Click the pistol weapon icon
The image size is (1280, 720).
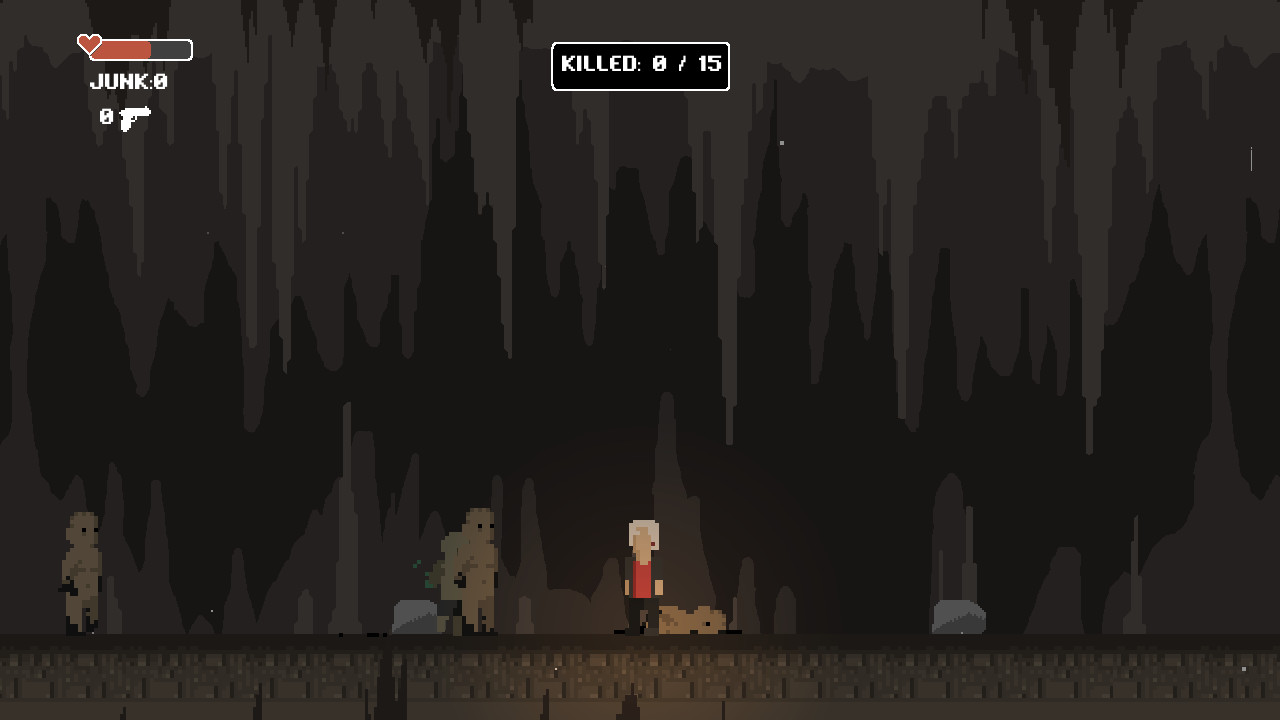[x=134, y=117]
